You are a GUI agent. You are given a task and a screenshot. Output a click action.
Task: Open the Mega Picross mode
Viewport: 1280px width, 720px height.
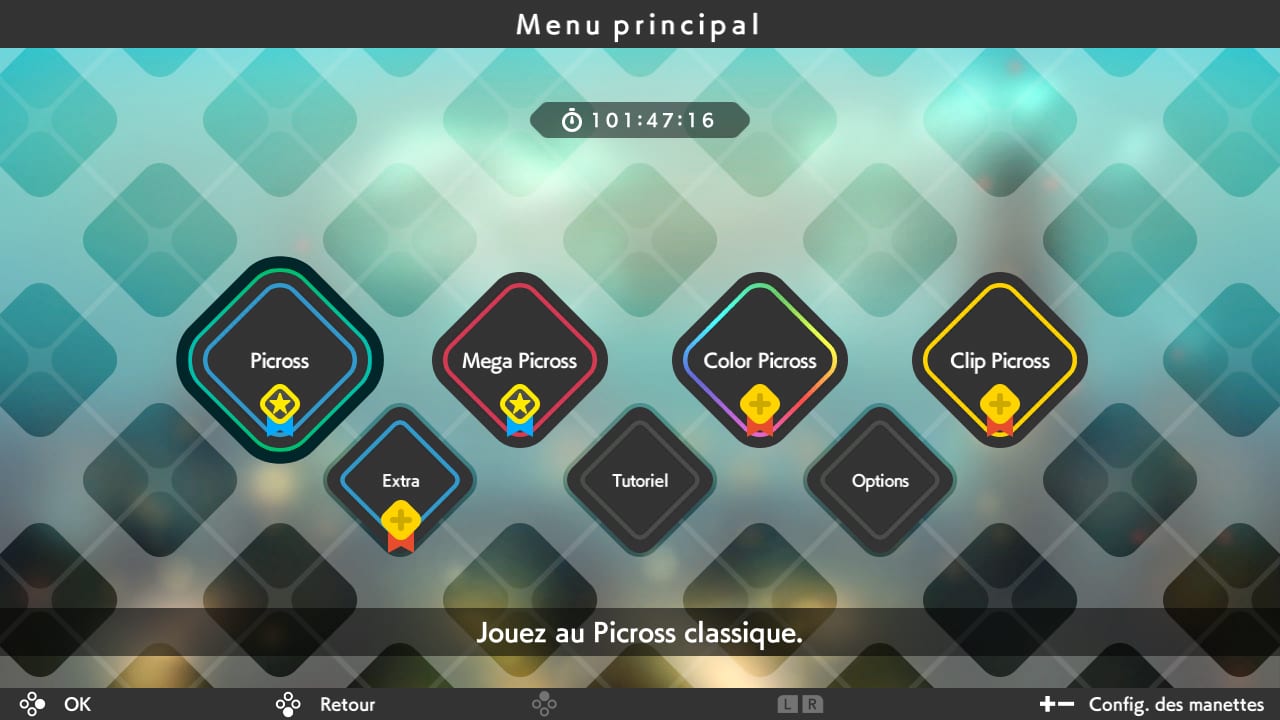click(x=520, y=361)
